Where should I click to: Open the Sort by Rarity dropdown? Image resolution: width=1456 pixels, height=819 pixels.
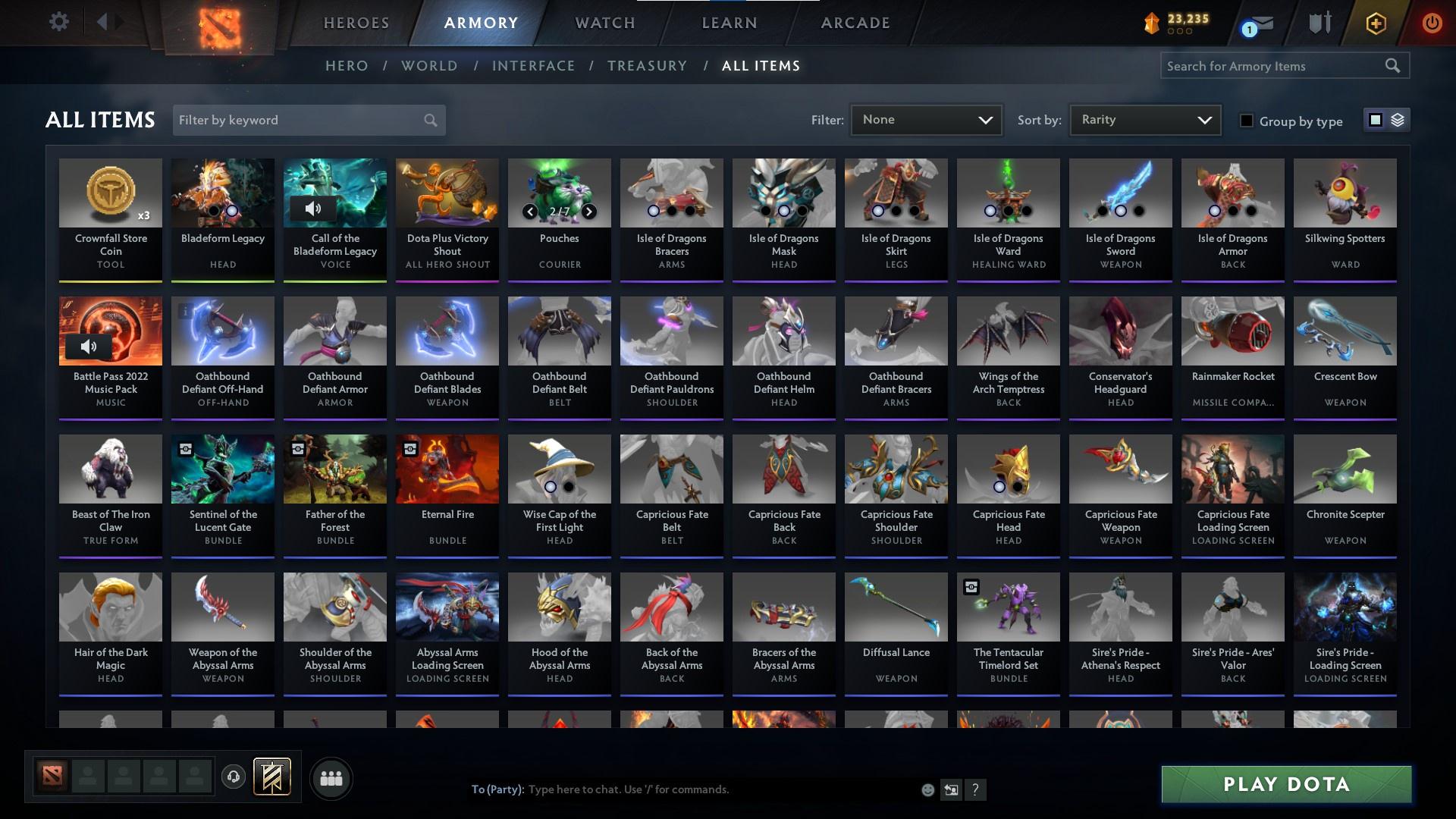pos(1144,119)
